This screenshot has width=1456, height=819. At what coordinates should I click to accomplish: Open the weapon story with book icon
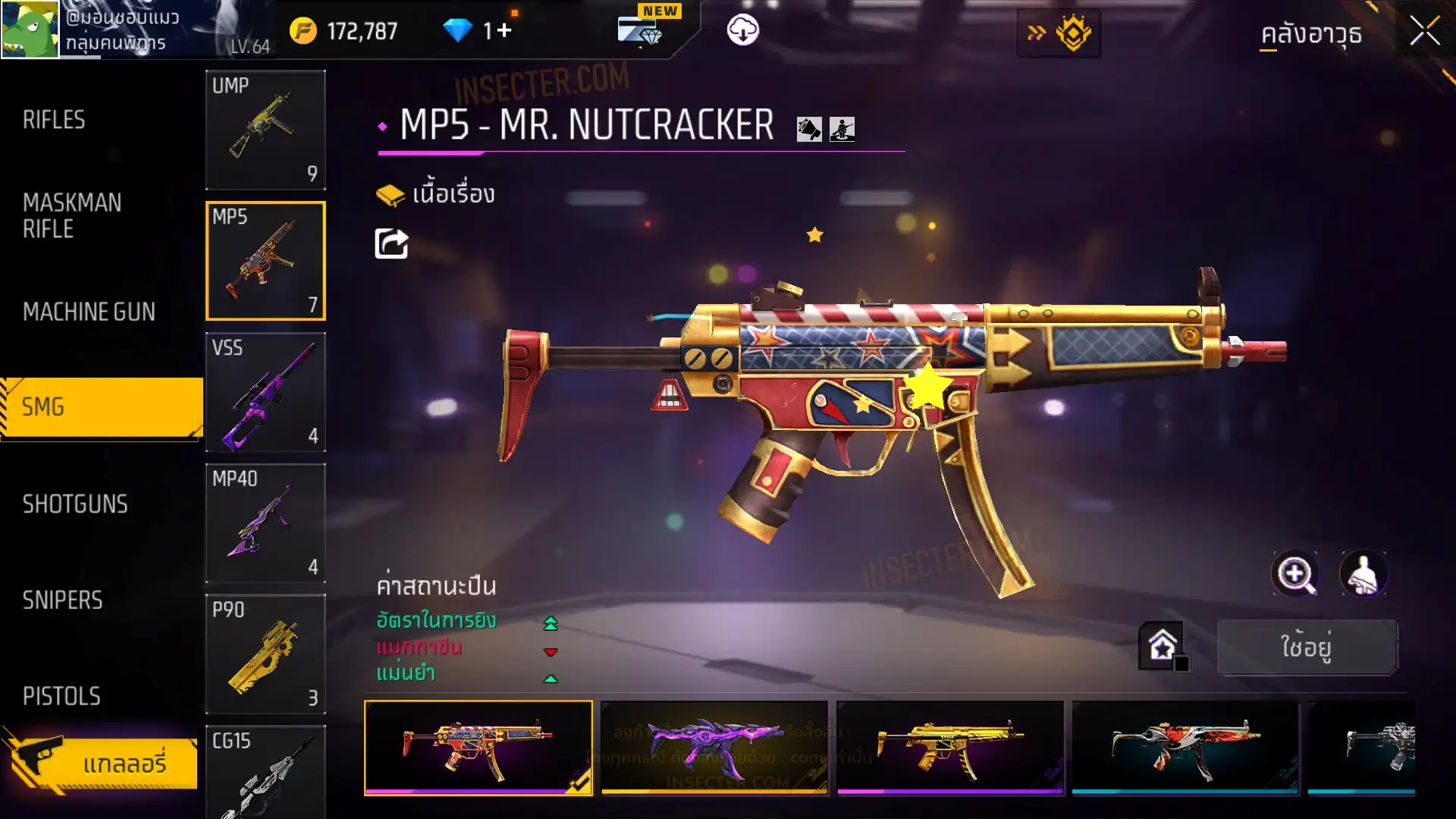click(x=435, y=195)
